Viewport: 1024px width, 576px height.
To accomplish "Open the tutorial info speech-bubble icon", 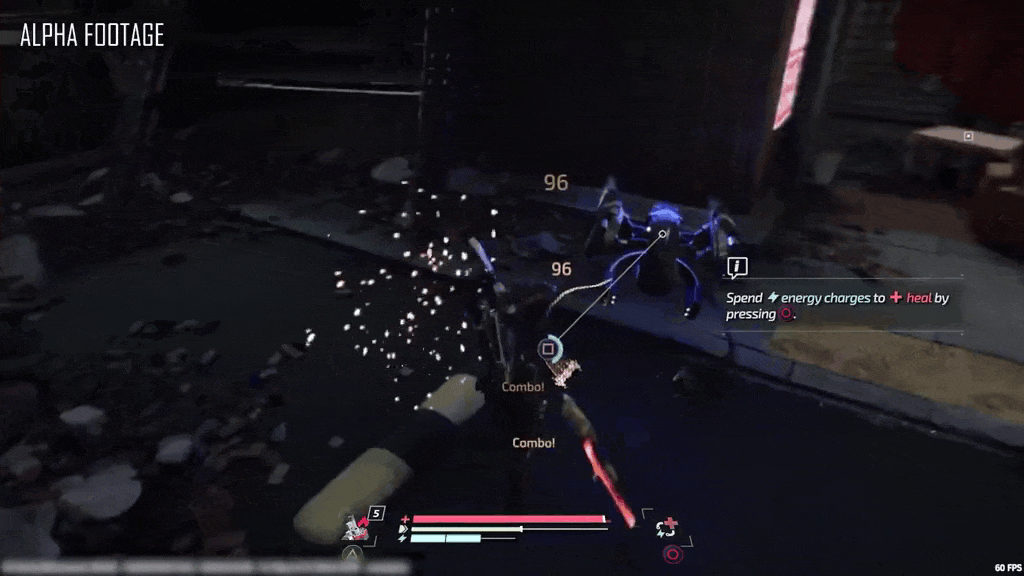I will pos(738,267).
